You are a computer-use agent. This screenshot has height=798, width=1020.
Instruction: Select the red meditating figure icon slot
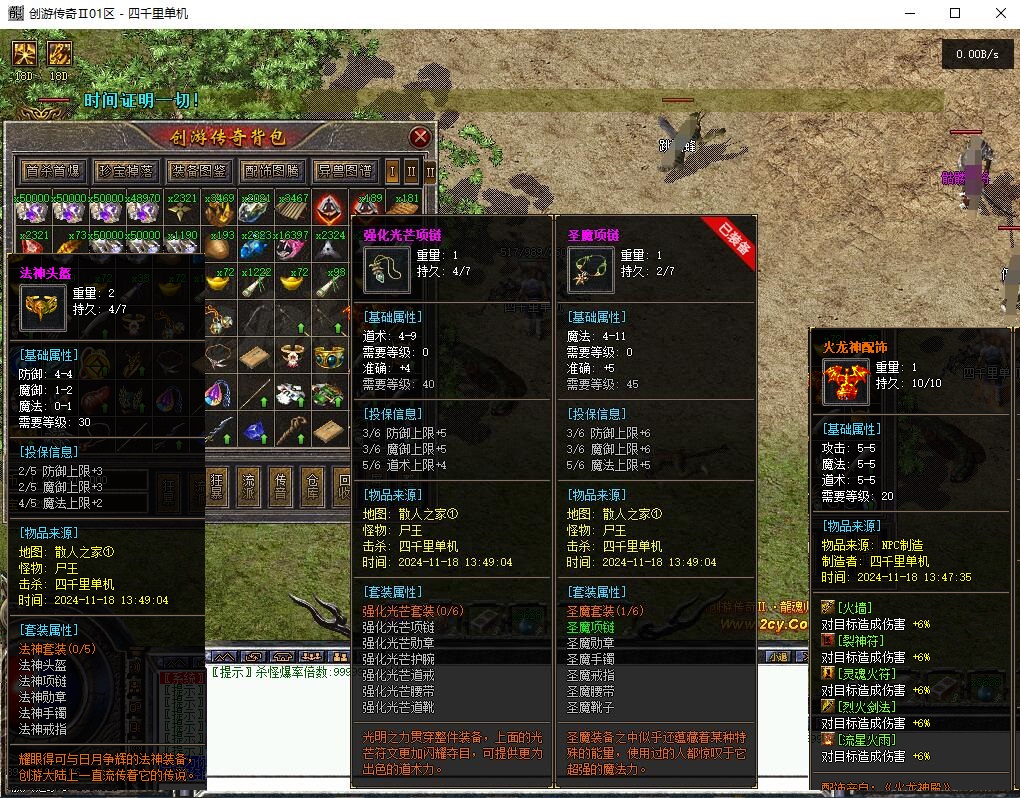328,208
